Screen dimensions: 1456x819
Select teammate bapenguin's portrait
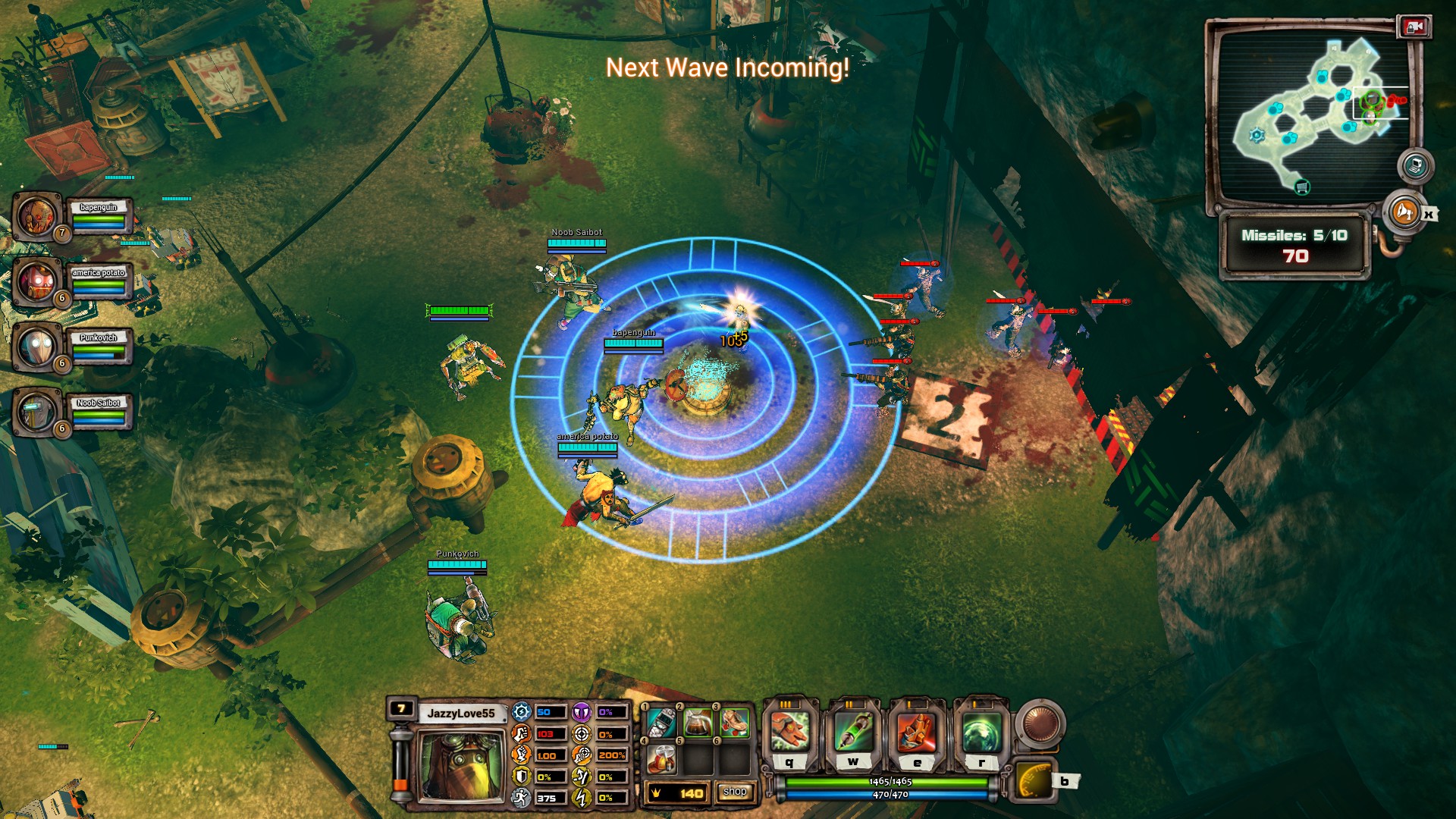[x=36, y=216]
